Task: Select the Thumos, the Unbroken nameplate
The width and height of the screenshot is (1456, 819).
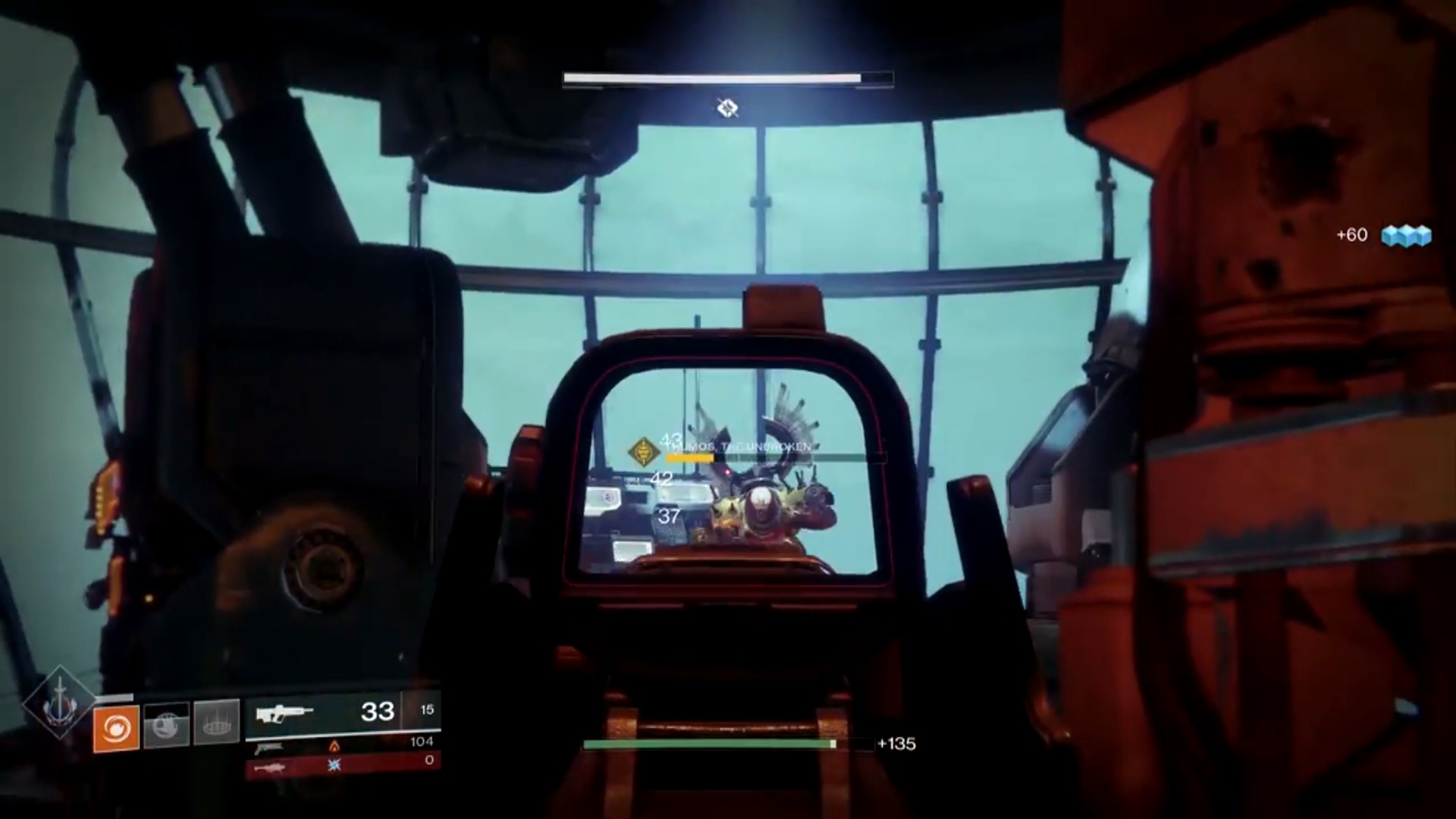Action: 739,447
